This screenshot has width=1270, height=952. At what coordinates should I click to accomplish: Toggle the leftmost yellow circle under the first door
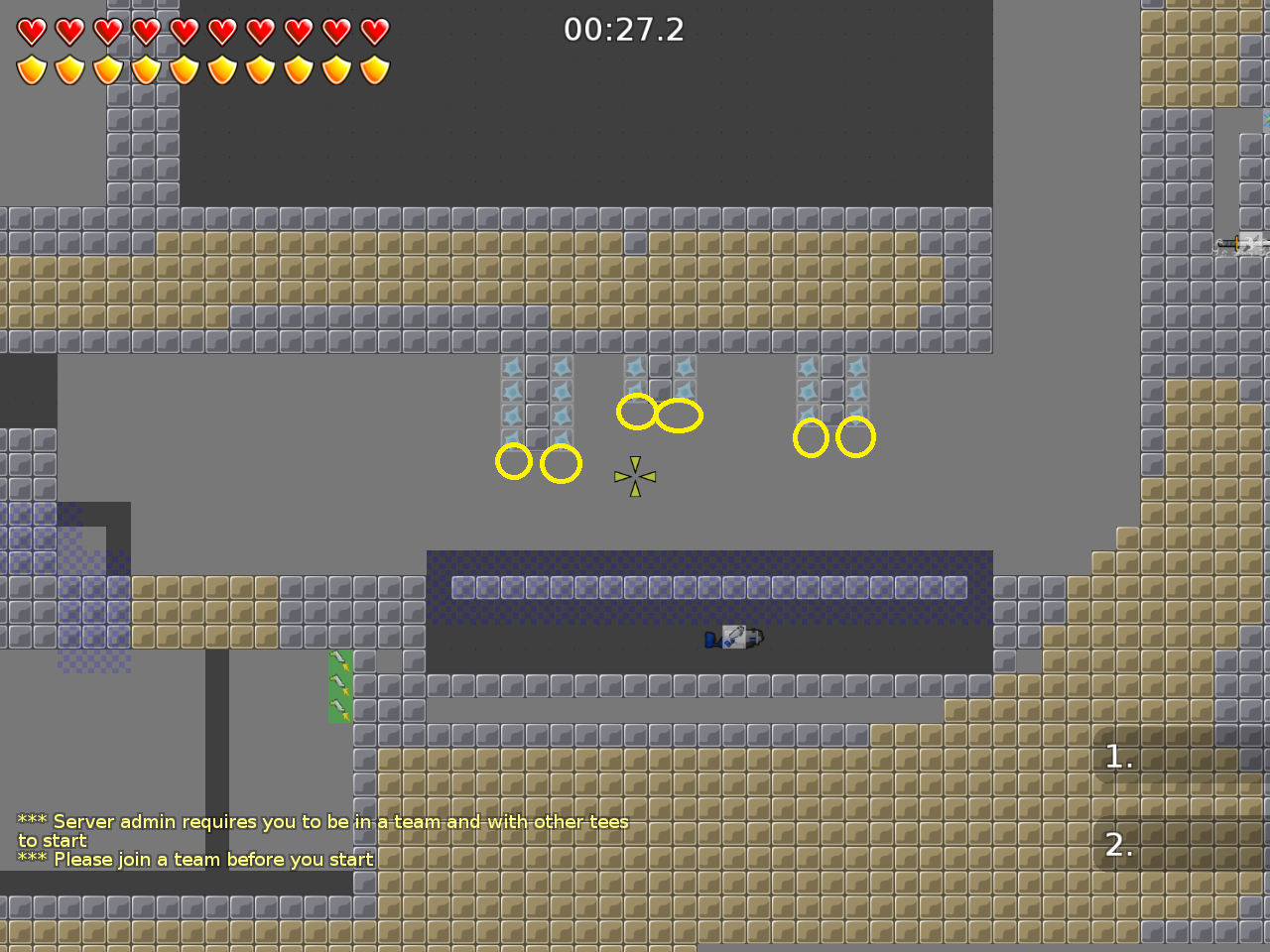point(514,461)
